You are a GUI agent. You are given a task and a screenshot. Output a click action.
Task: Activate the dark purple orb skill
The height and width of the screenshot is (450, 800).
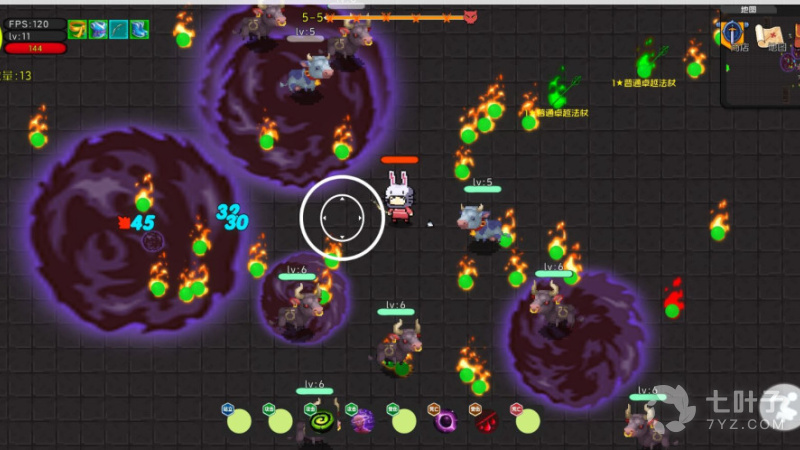[445, 421]
